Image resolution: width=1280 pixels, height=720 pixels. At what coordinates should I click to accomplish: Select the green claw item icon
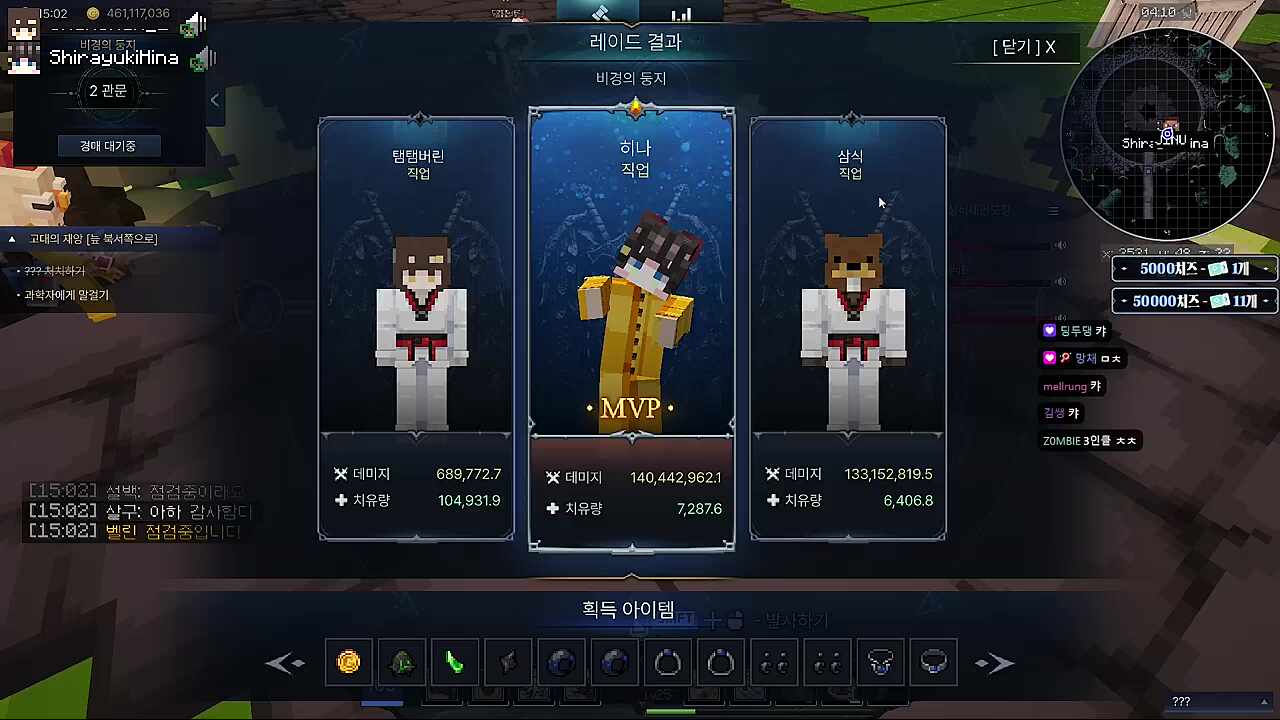455,662
